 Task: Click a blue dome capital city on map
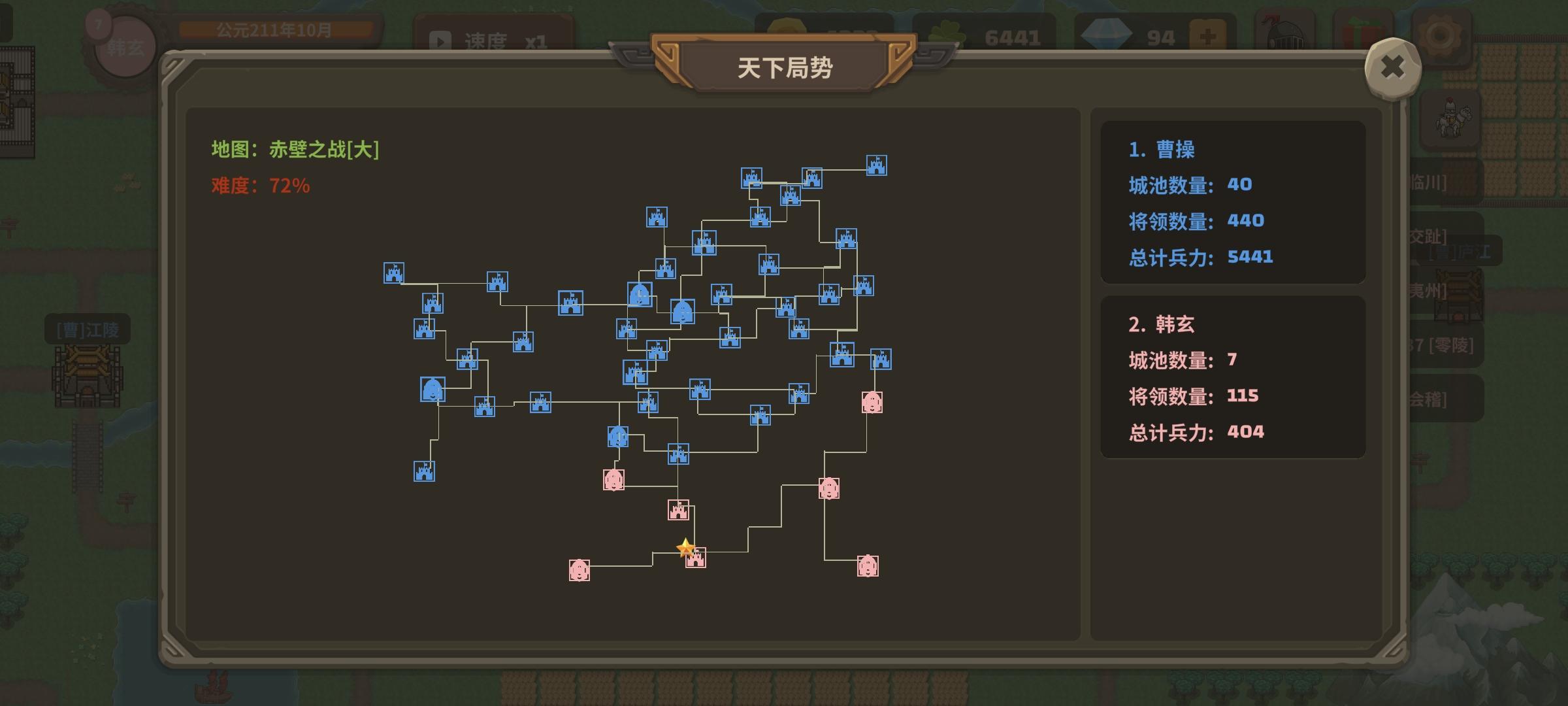click(640, 294)
